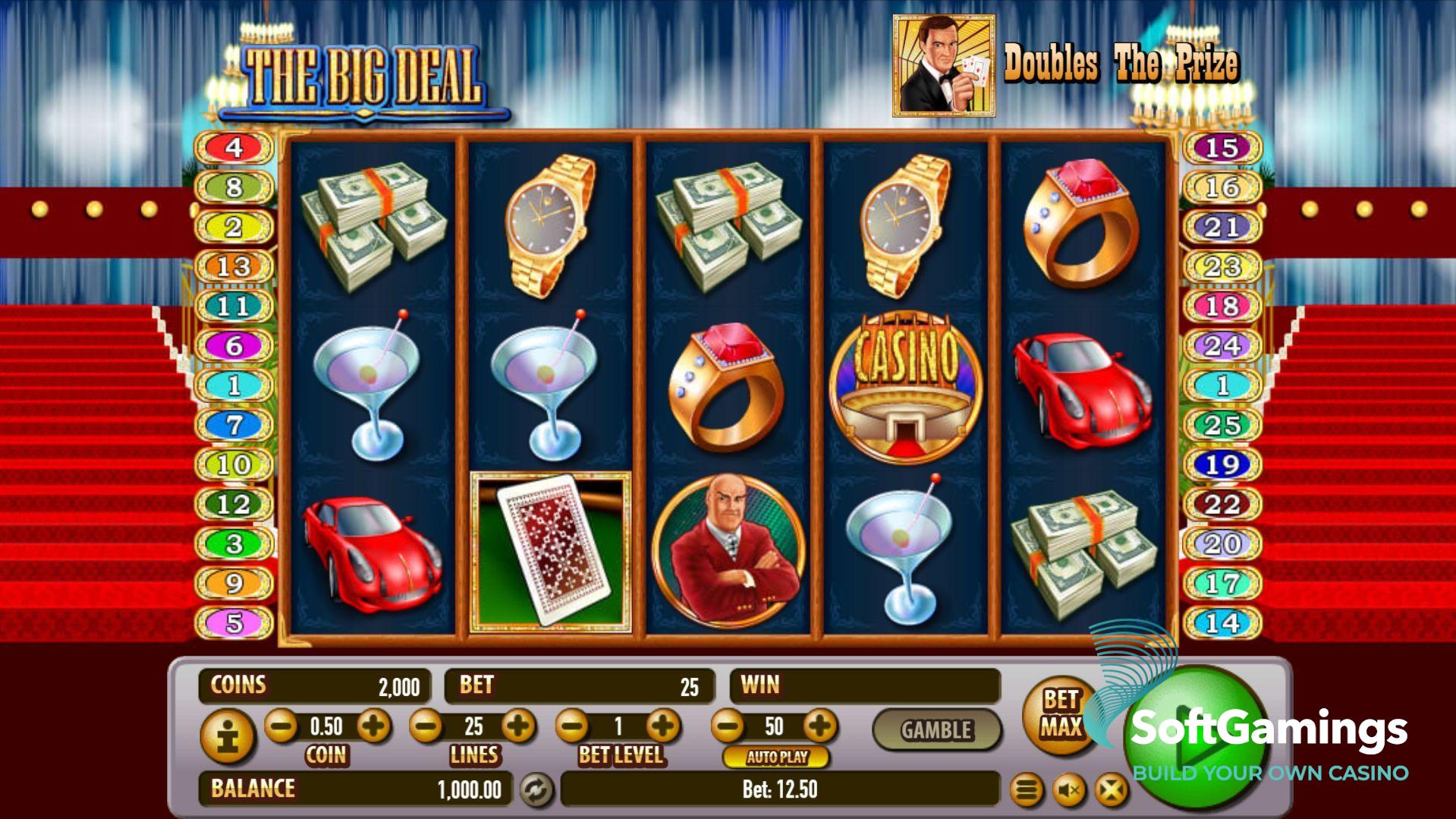Select payline number 4 marker

click(x=234, y=147)
